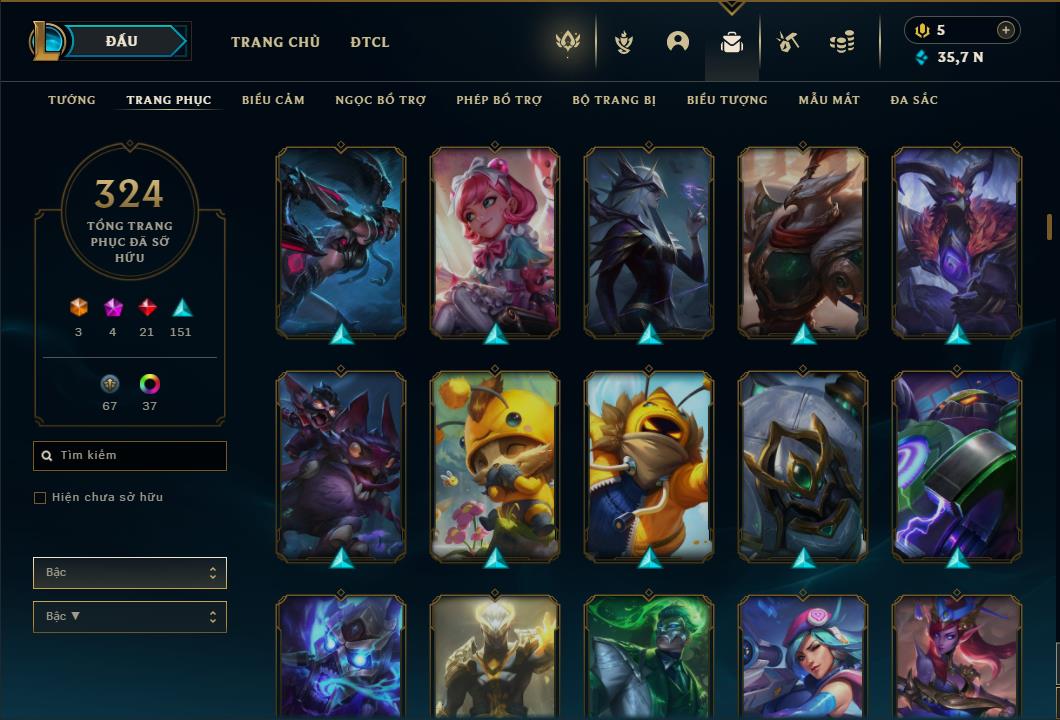Go to TRANG CHỦ home page
This screenshot has width=1060, height=720.
click(x=275, y=42)
